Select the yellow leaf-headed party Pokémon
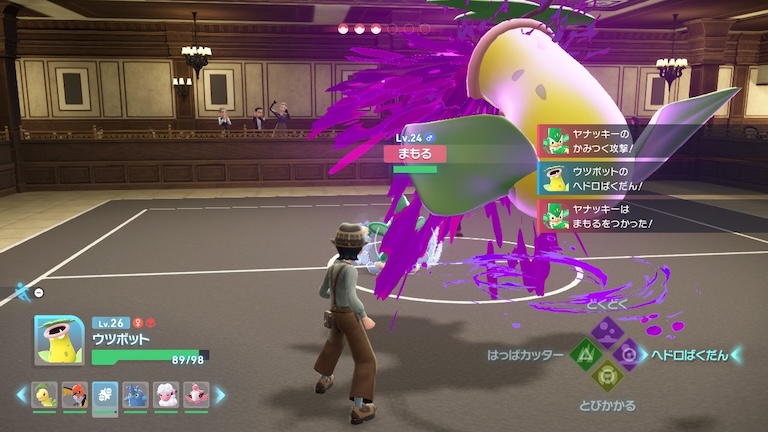This screenshot has width=768, height=432. click(x=45, y=395)
